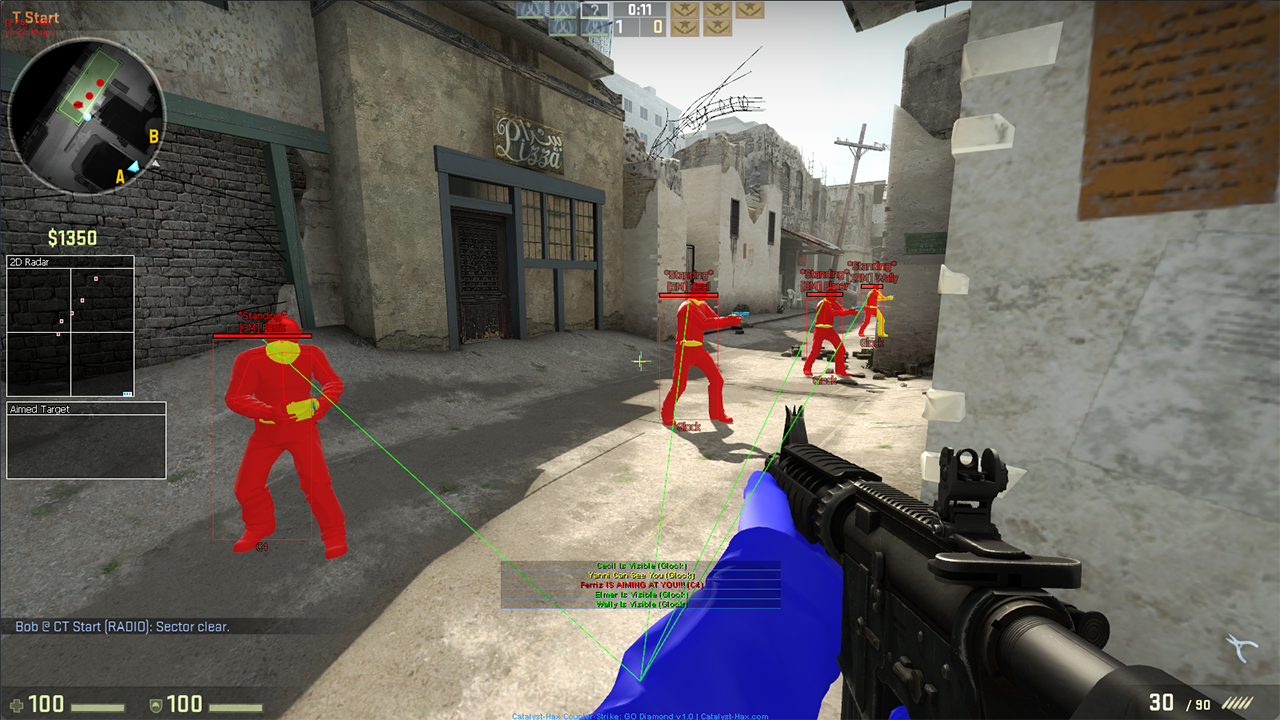The image size is (1280, 720).
Task: Click the armor shield icon at bottom left
Action: pos(155,704)
